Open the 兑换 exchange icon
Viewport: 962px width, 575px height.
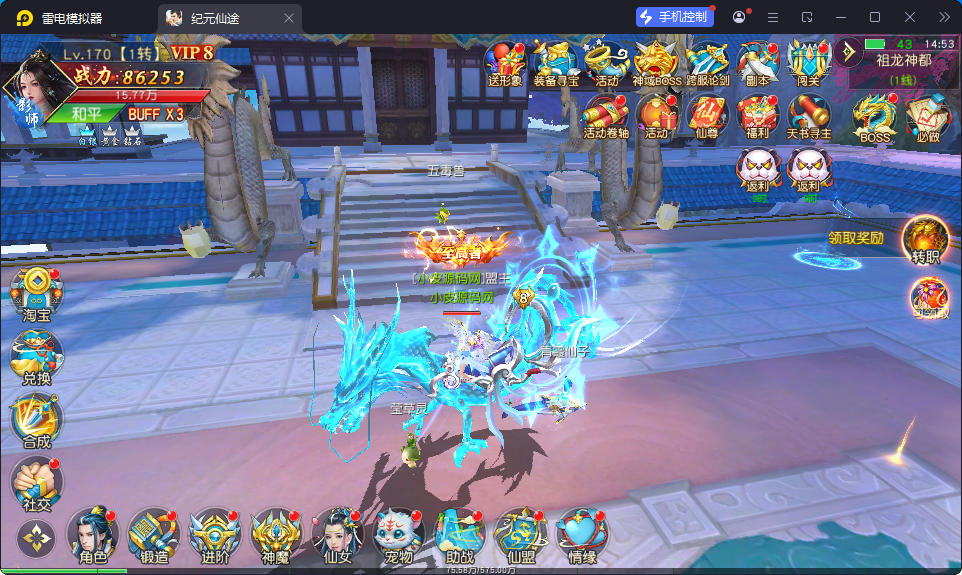point(37,357)
